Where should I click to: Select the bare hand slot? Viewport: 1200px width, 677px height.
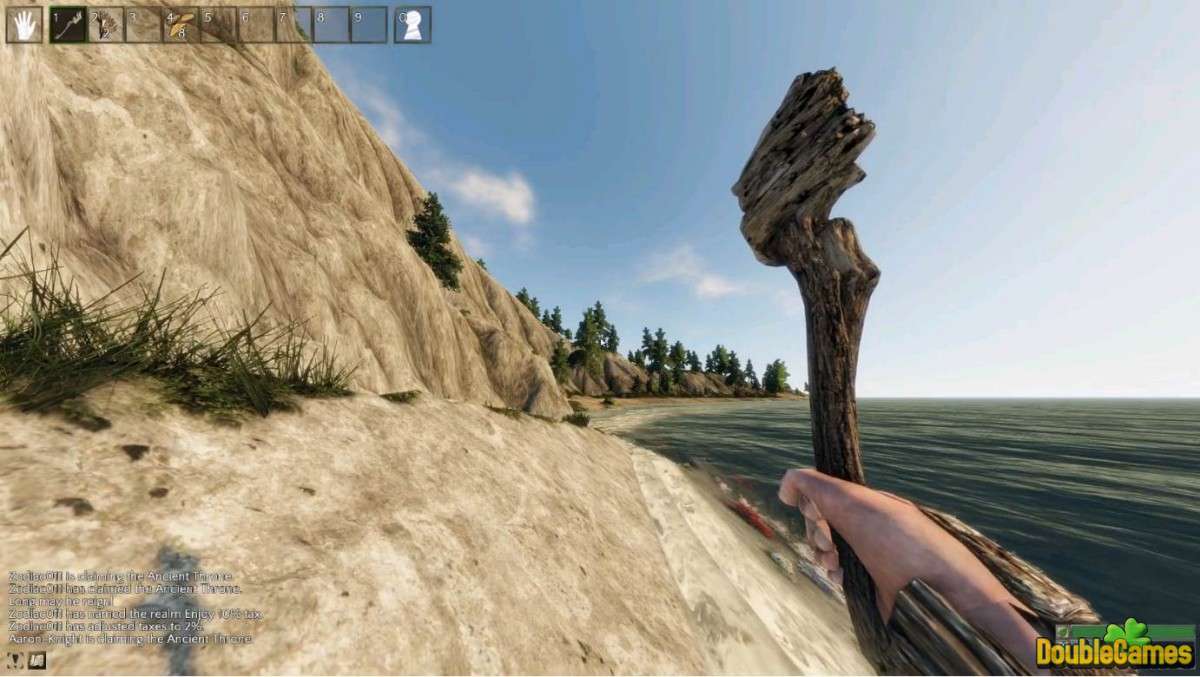pyautogui.click(x=24, y=25)
